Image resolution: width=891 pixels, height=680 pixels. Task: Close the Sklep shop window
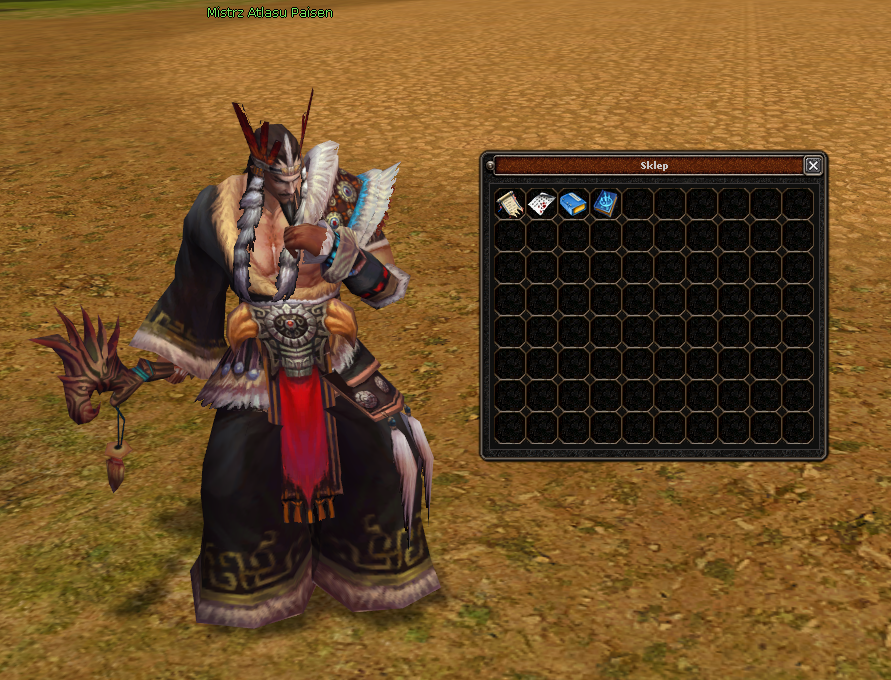[x=813, y=166]
